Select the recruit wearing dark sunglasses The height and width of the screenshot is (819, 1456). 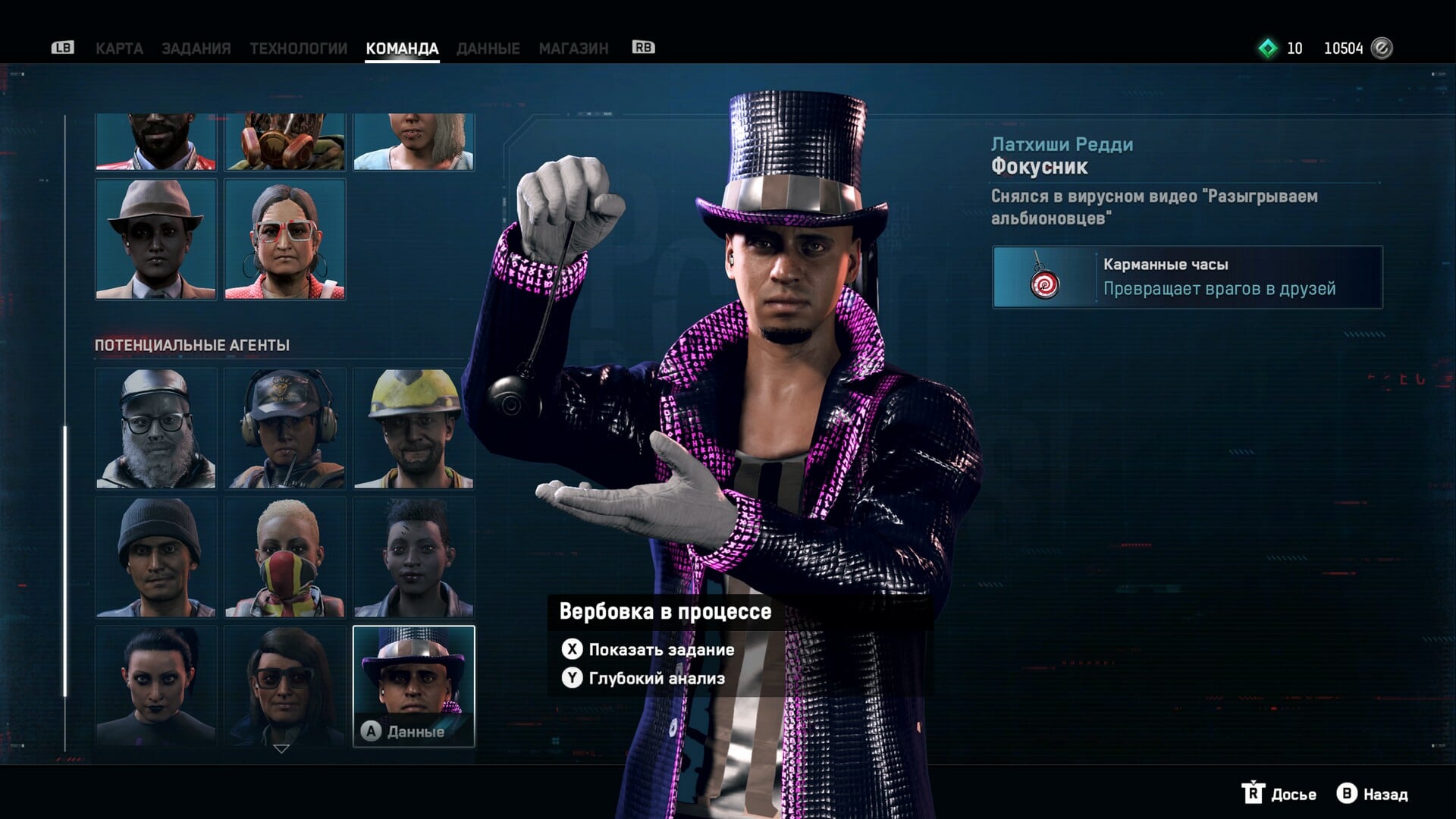pyautogui.click(x=285, y=686)
